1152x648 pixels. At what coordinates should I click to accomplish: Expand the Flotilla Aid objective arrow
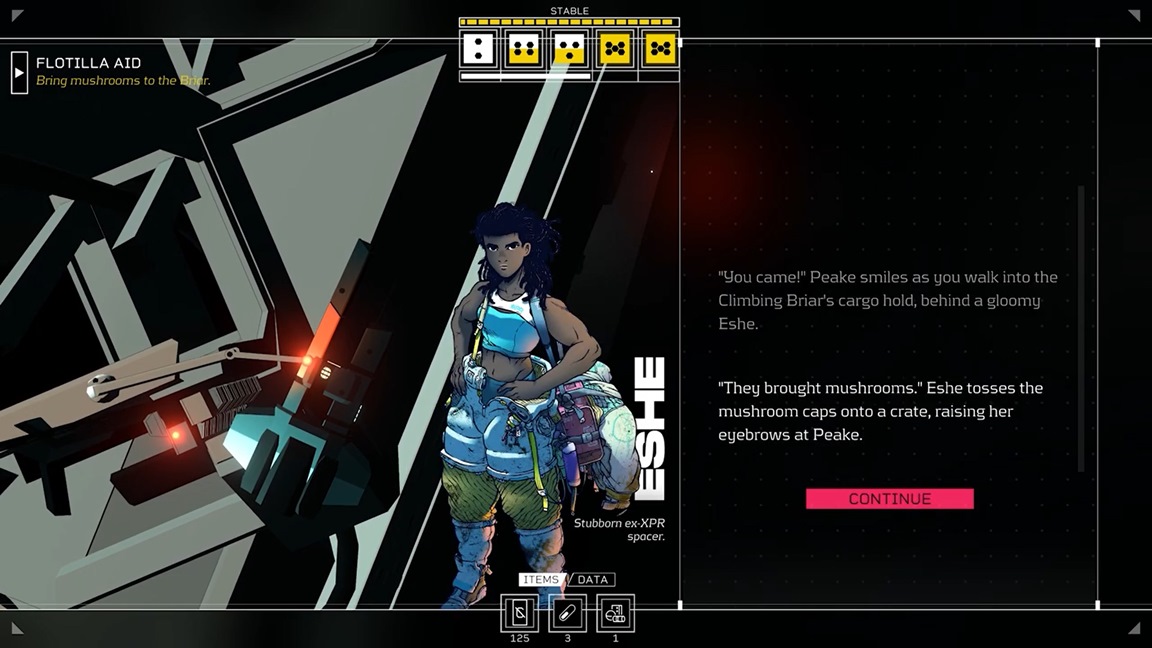click(19, 72)
